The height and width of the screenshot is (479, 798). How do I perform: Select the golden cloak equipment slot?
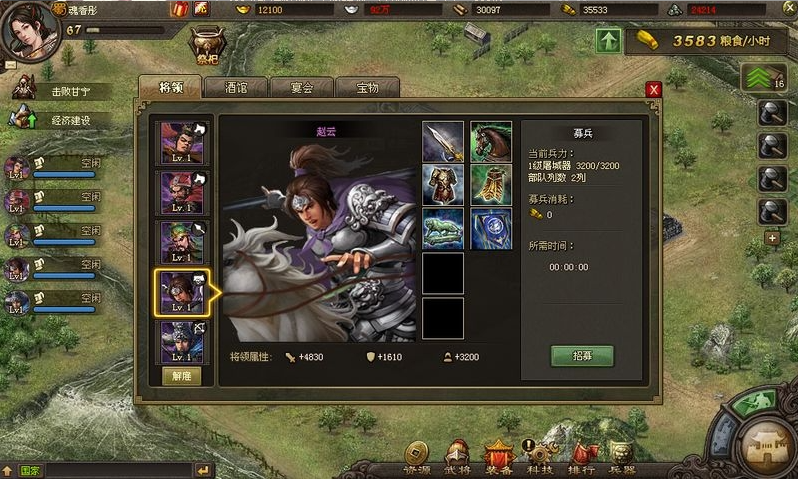tap(491, 185)
